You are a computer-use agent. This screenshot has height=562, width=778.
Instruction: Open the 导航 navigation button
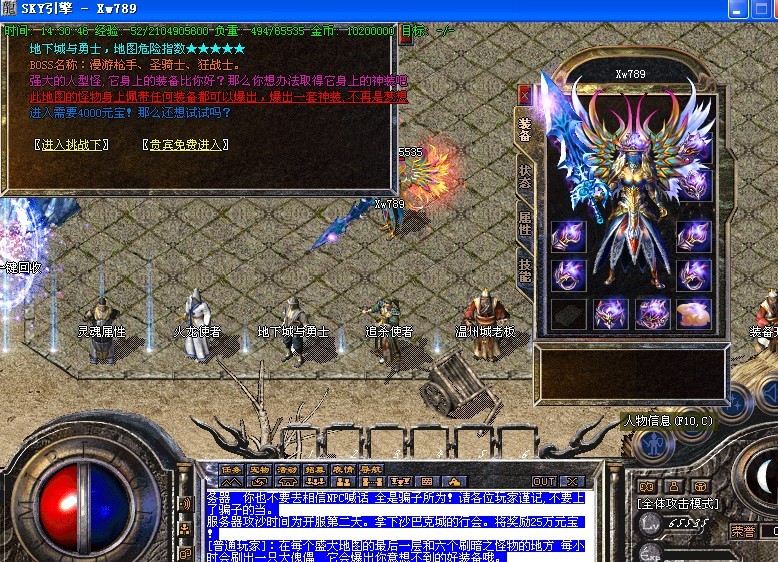tap(371, 469)
